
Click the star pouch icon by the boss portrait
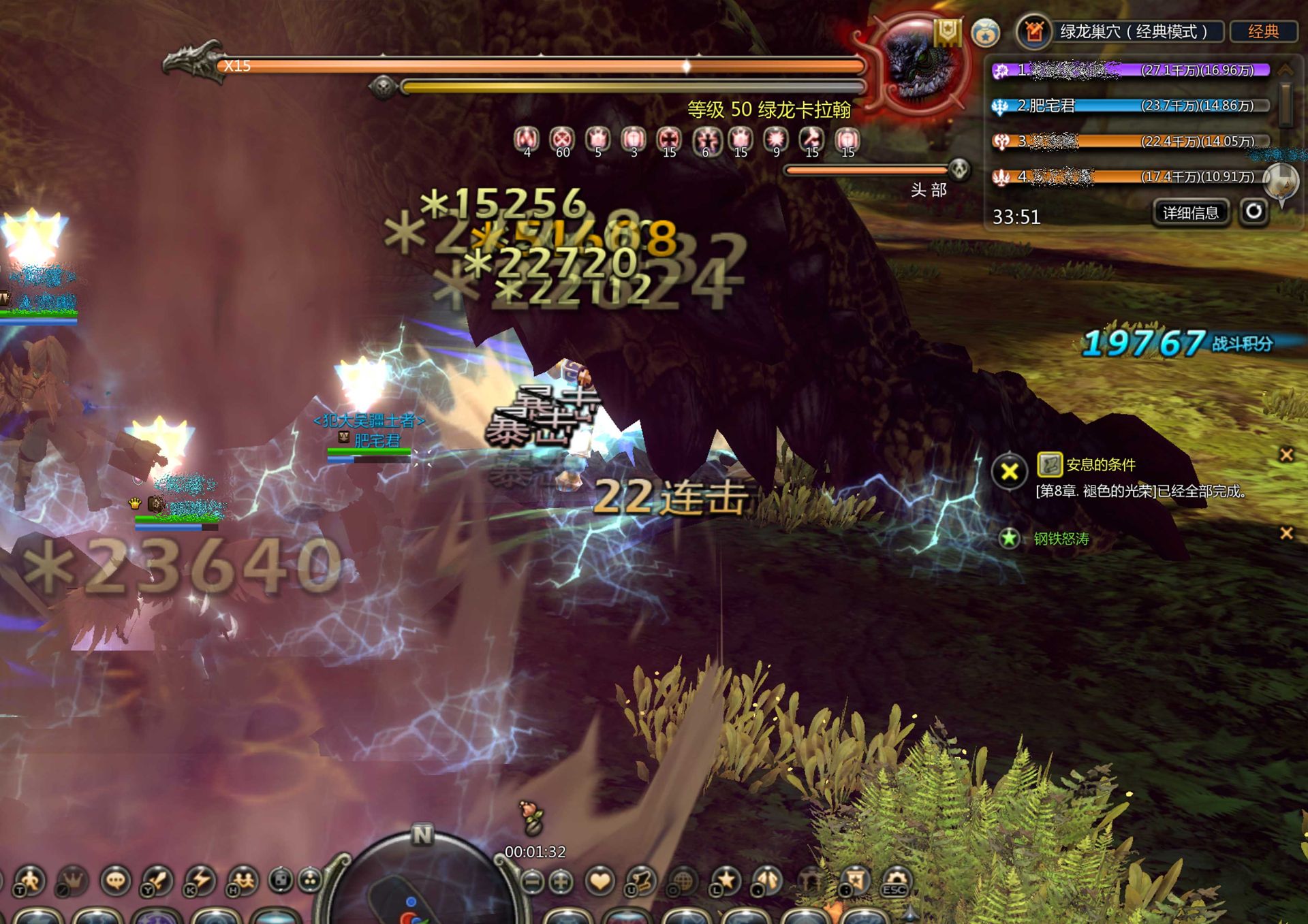coord(985,33)
